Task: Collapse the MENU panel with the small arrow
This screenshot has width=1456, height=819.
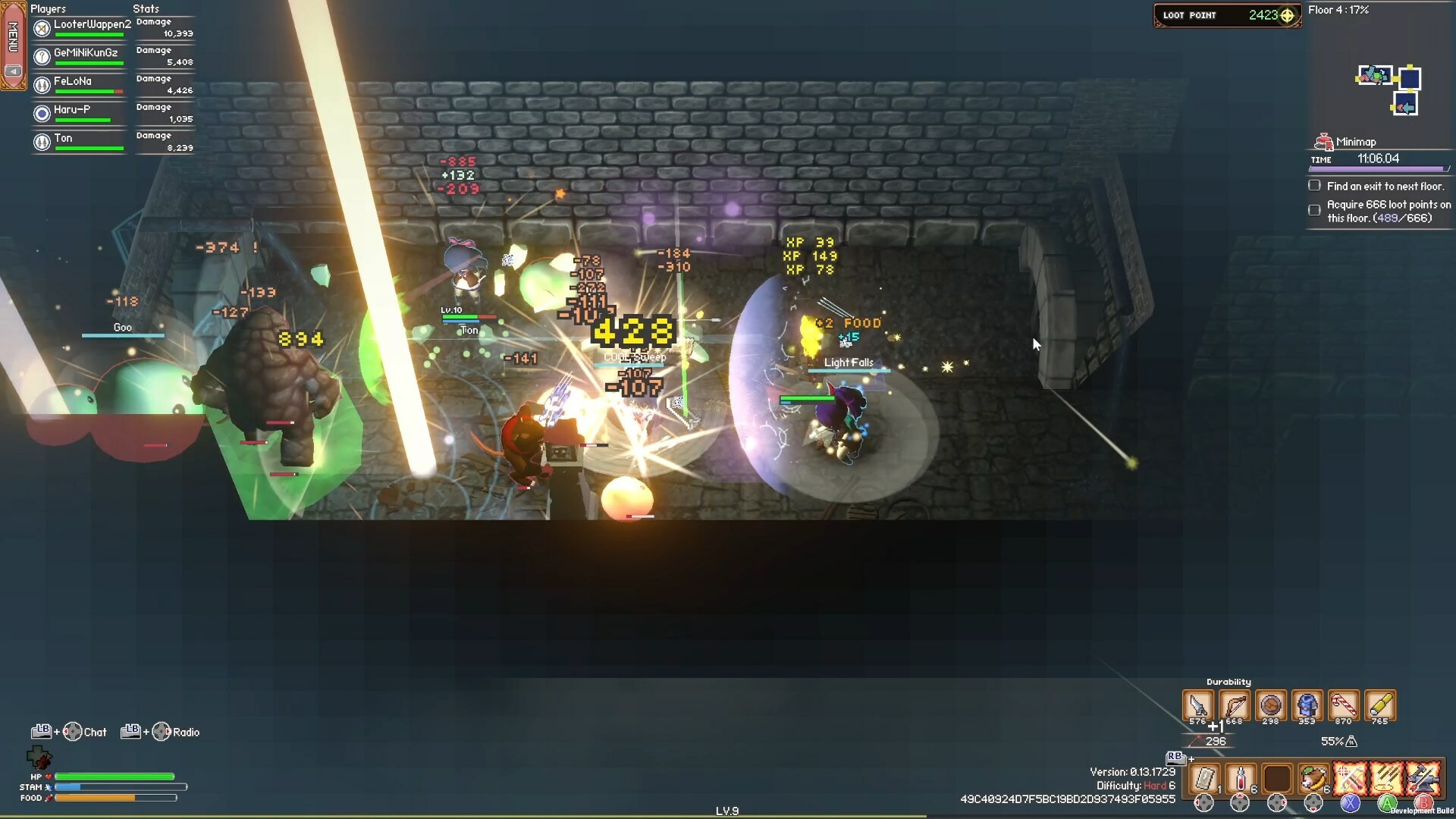Action: (x=14, y=71)
